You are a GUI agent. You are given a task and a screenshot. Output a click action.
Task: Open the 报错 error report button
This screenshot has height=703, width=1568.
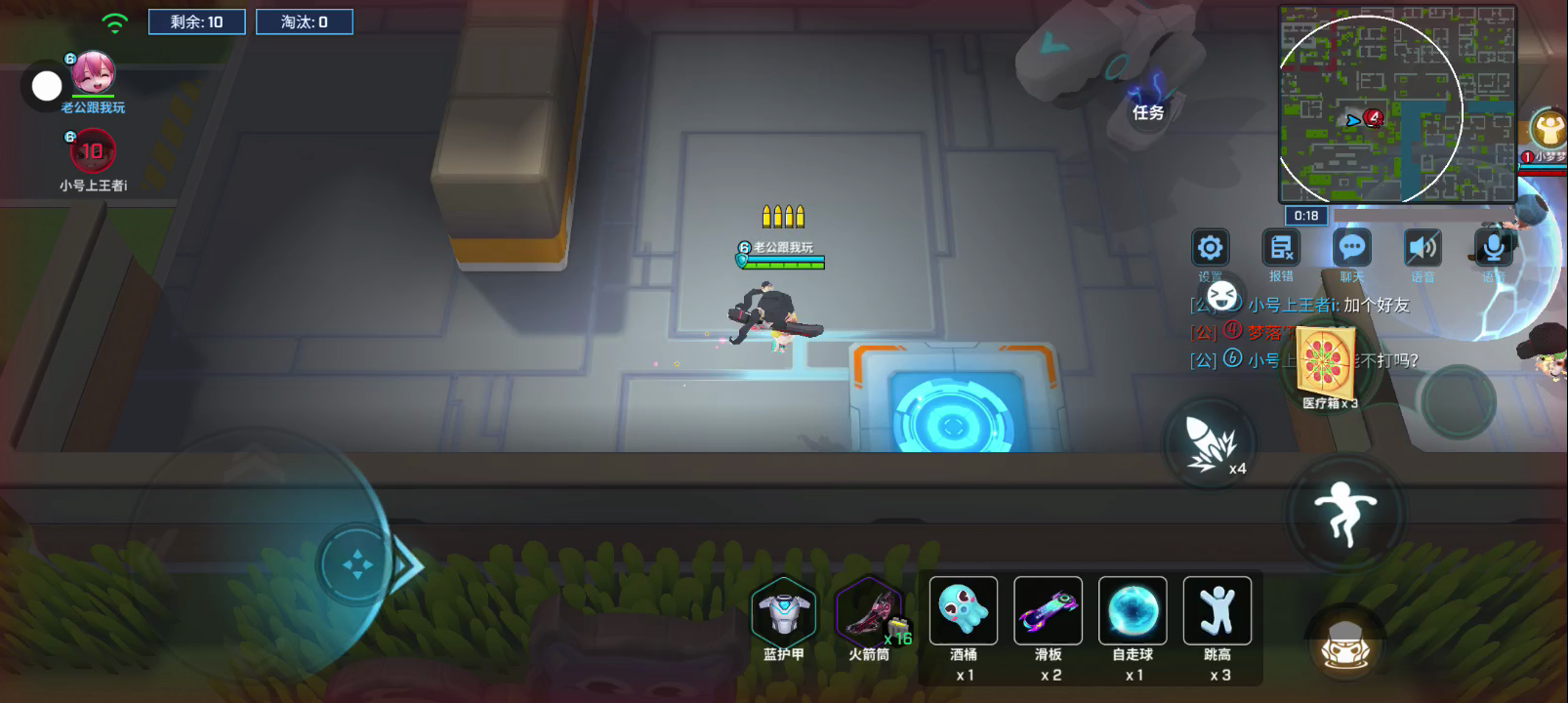[x=1281, y=248]
